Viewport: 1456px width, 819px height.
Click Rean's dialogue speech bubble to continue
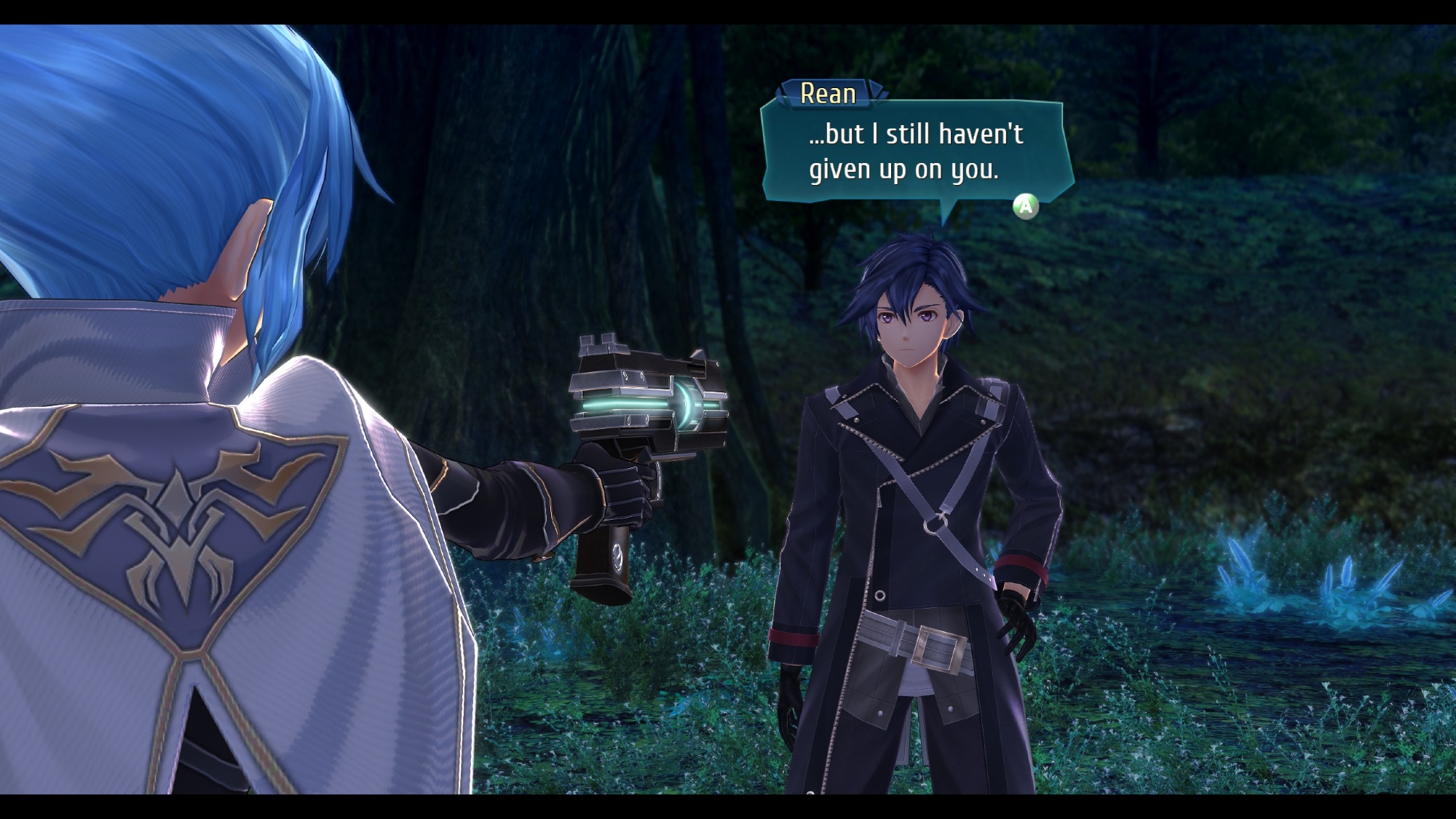(x=916, y=152)
